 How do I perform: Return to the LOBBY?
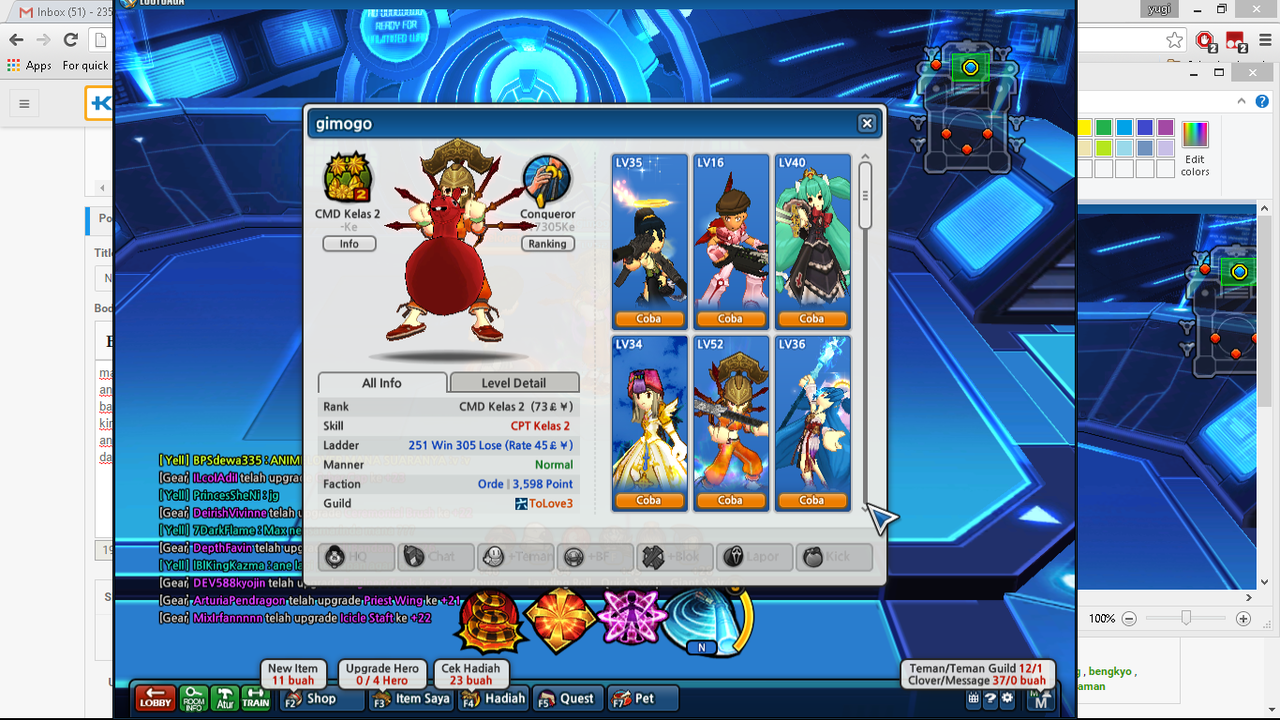coord(155,698)
